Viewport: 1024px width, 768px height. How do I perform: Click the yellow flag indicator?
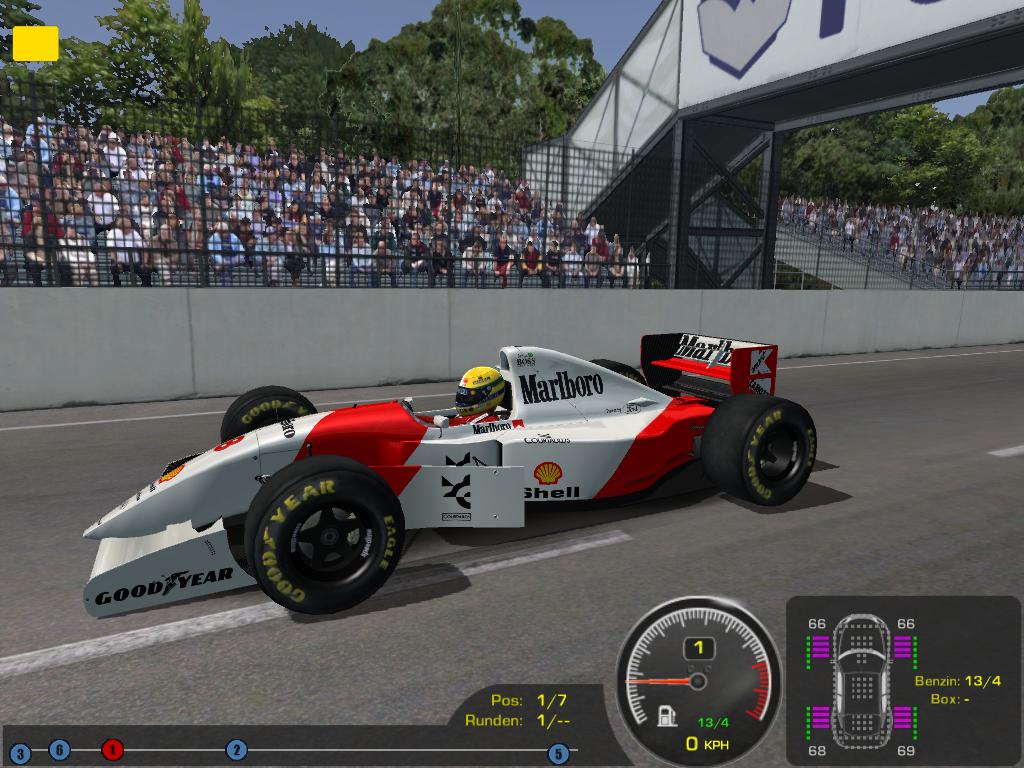point(35,43)
